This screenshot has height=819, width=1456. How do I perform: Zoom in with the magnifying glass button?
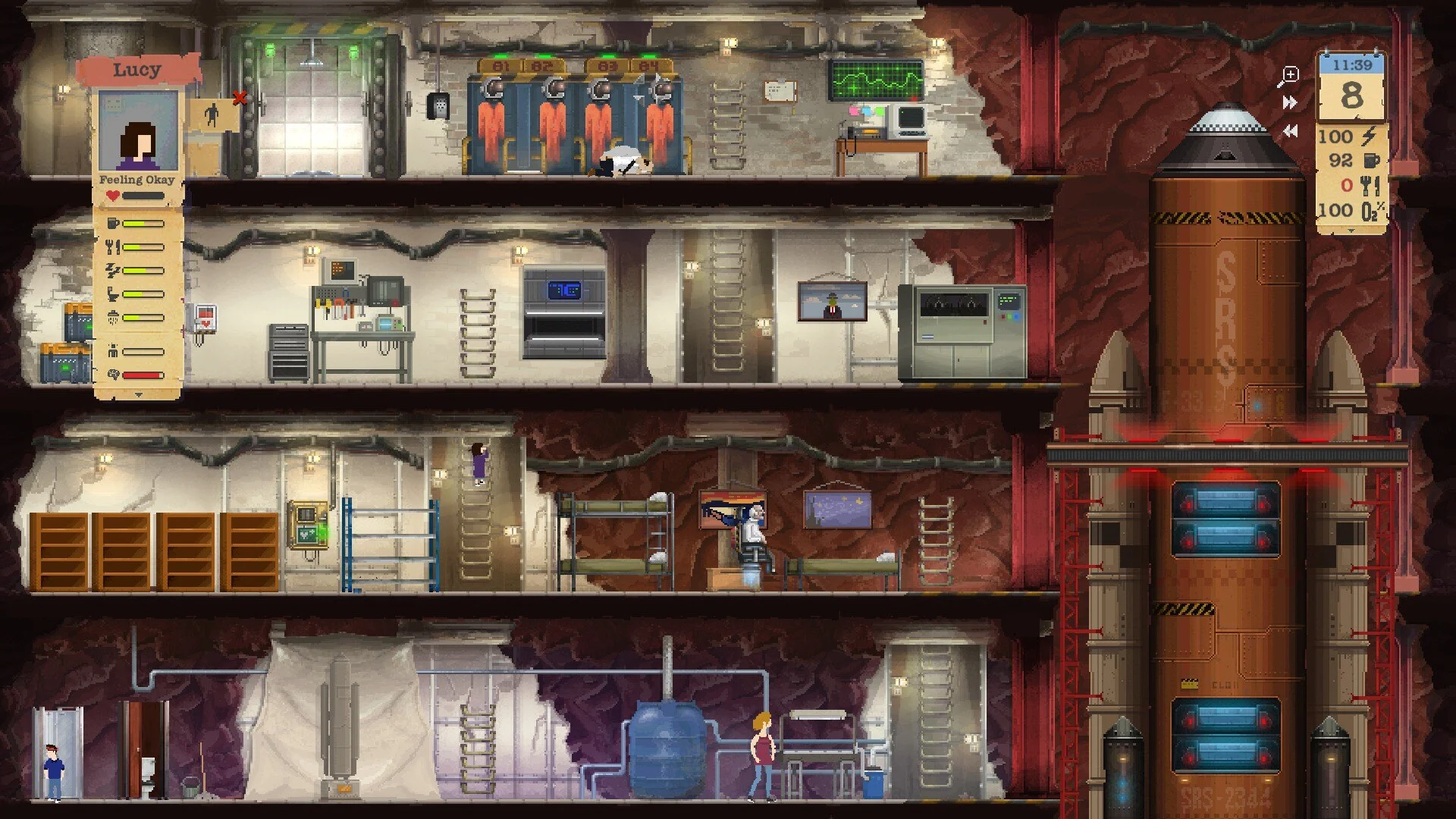click(1288, 76)
